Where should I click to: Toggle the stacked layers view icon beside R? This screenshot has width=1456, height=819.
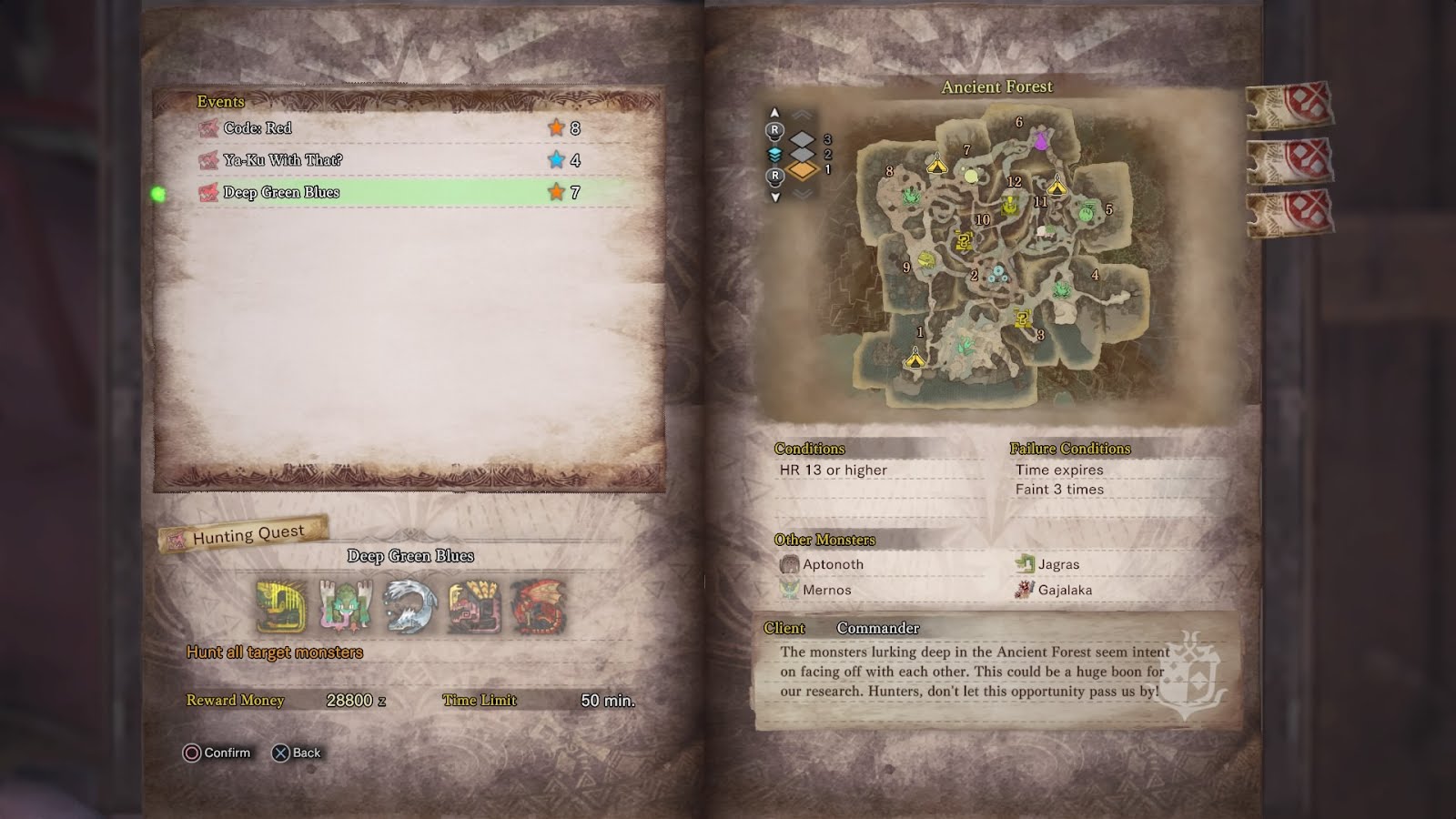click(x=774, y=155)
